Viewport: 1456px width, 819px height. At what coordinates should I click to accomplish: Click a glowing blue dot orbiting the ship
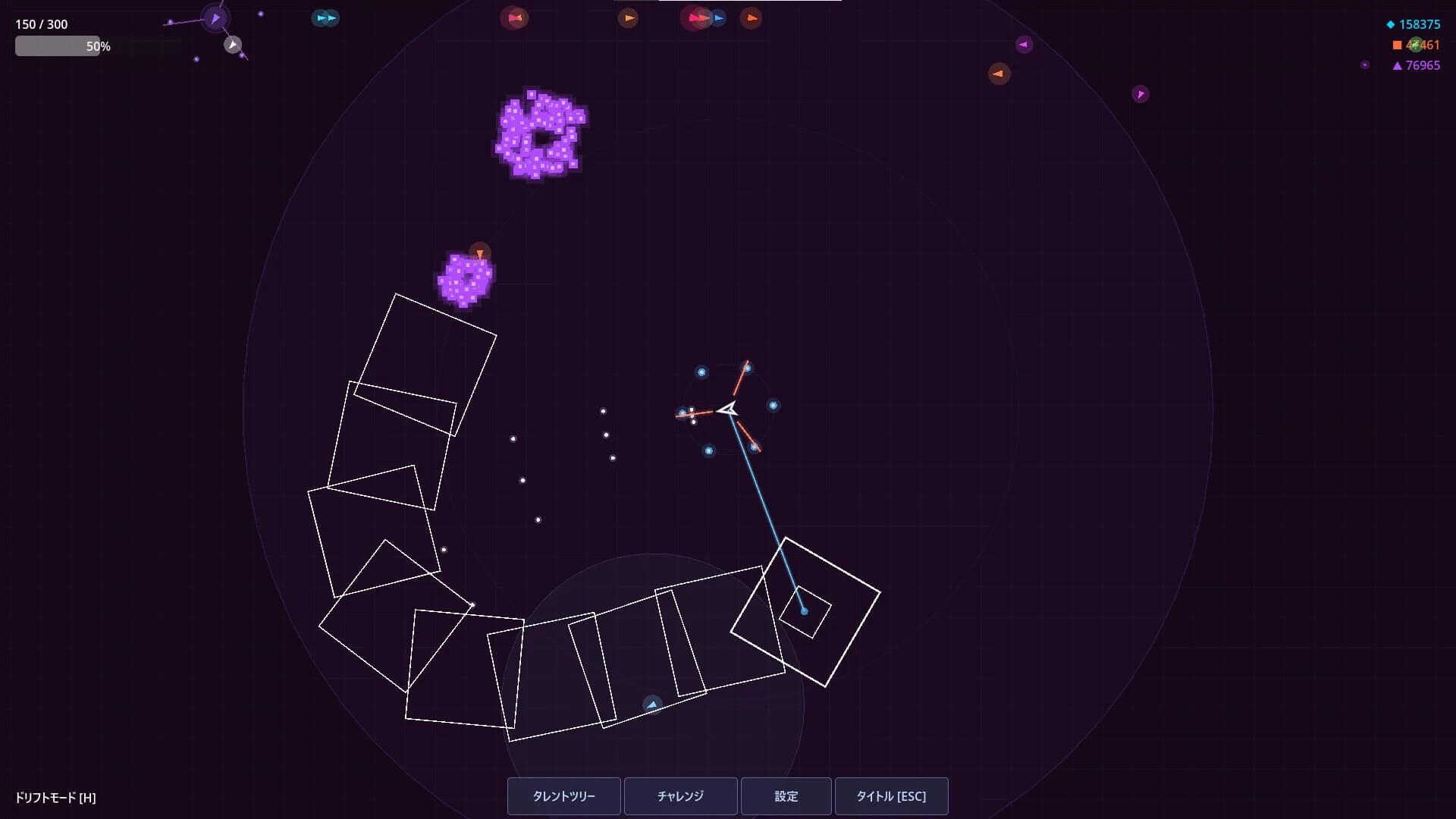773,406
